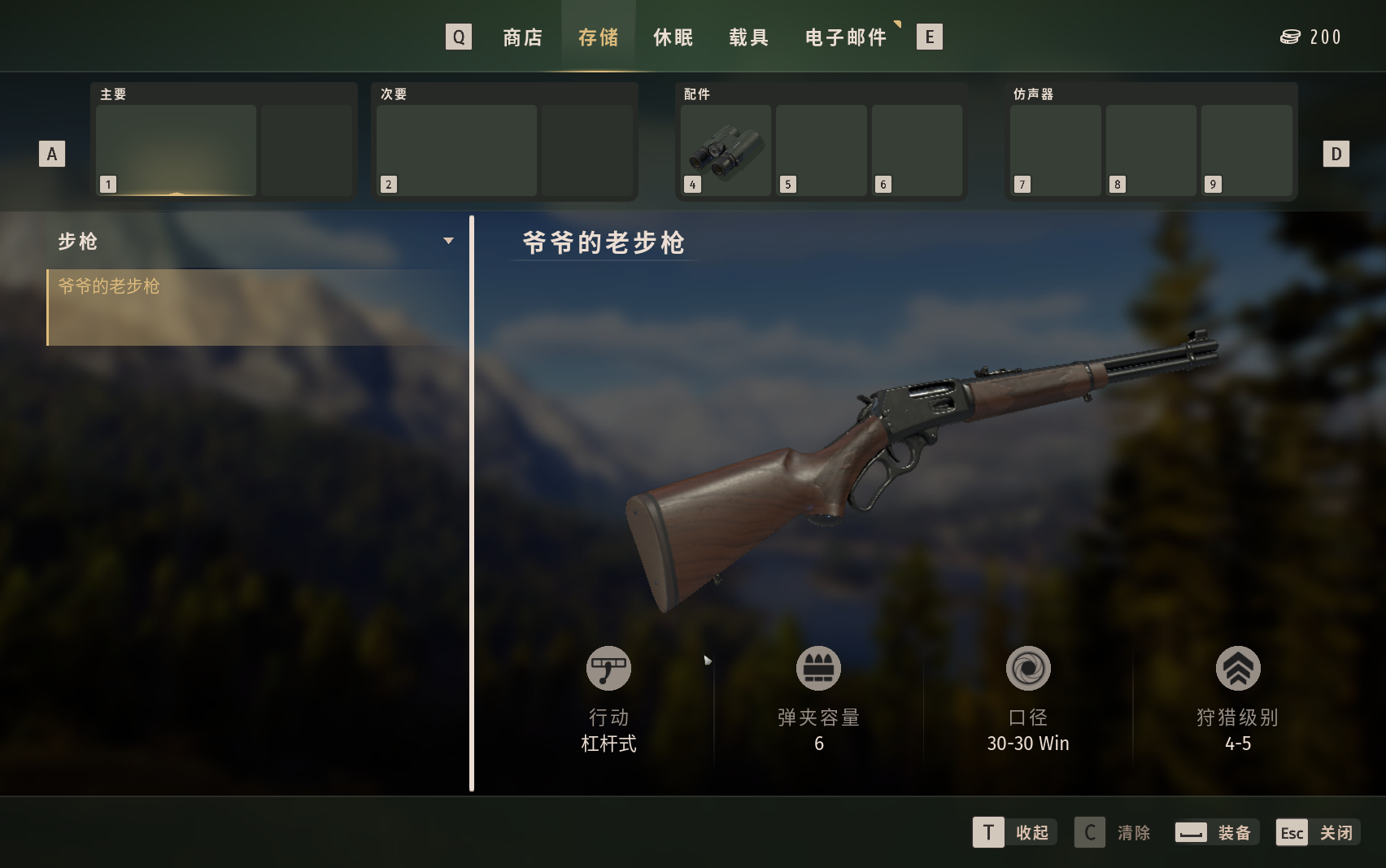The image size is (1386, 868).
Task: Switch to the 商店 tab
Action: [x=522, y=37]
